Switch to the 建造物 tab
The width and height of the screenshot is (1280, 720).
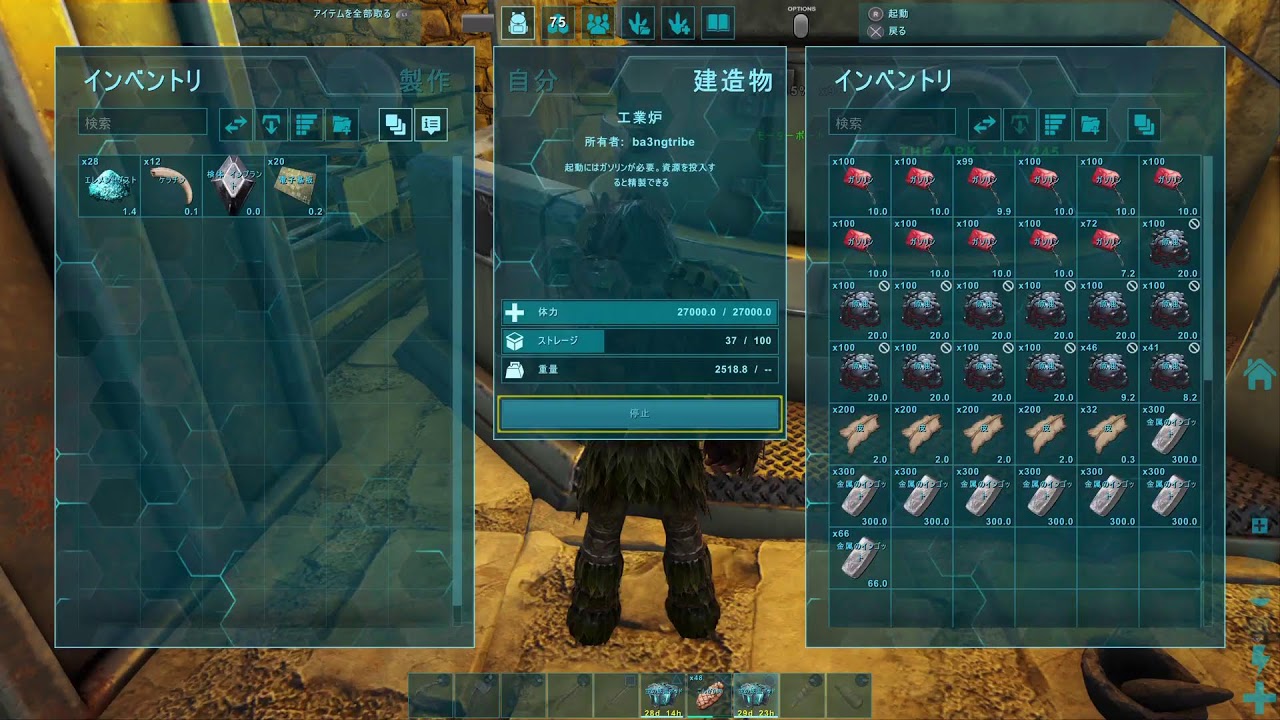tap(731, 83)
